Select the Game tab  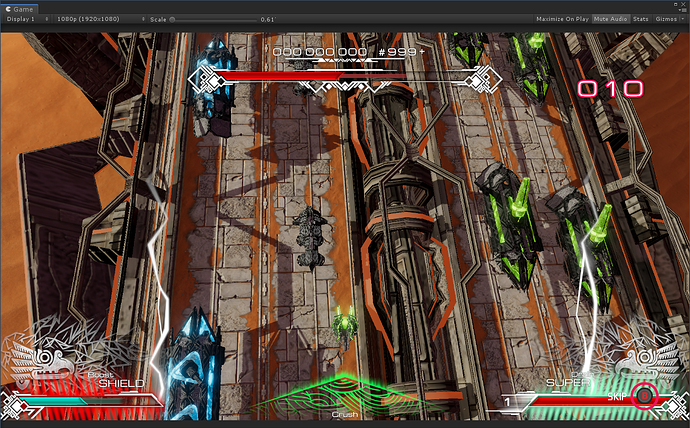coord(20,7)
